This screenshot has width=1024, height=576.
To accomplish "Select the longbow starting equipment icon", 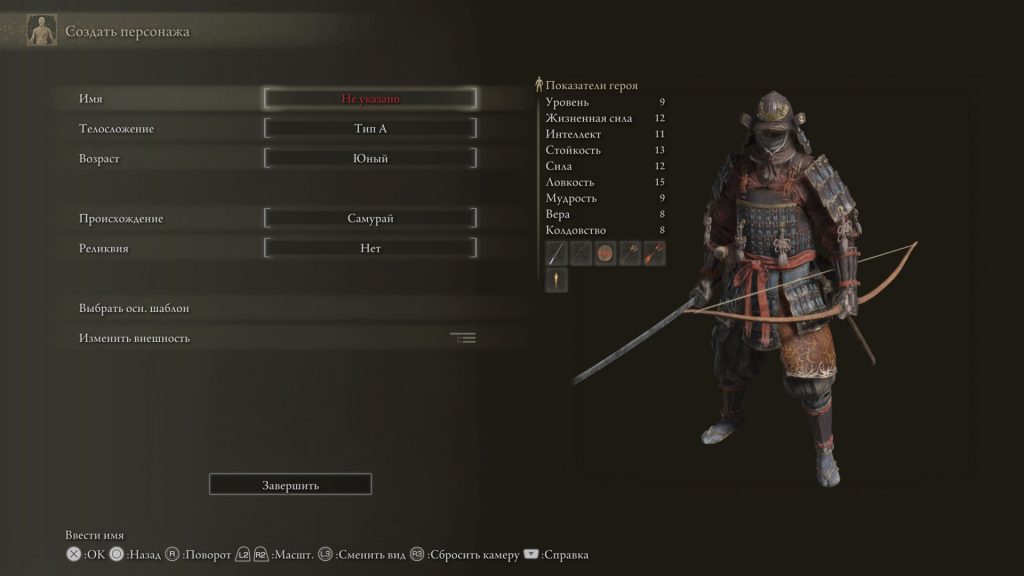I will tap(581, 253).
